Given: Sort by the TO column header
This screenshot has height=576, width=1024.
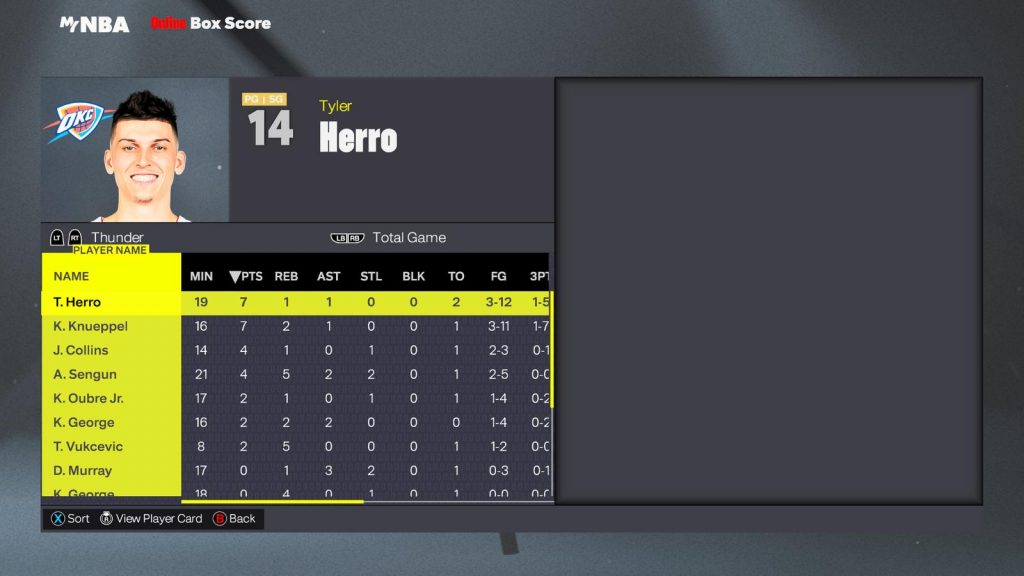Looking at the screenshot, I should click(x=456, y=276).
